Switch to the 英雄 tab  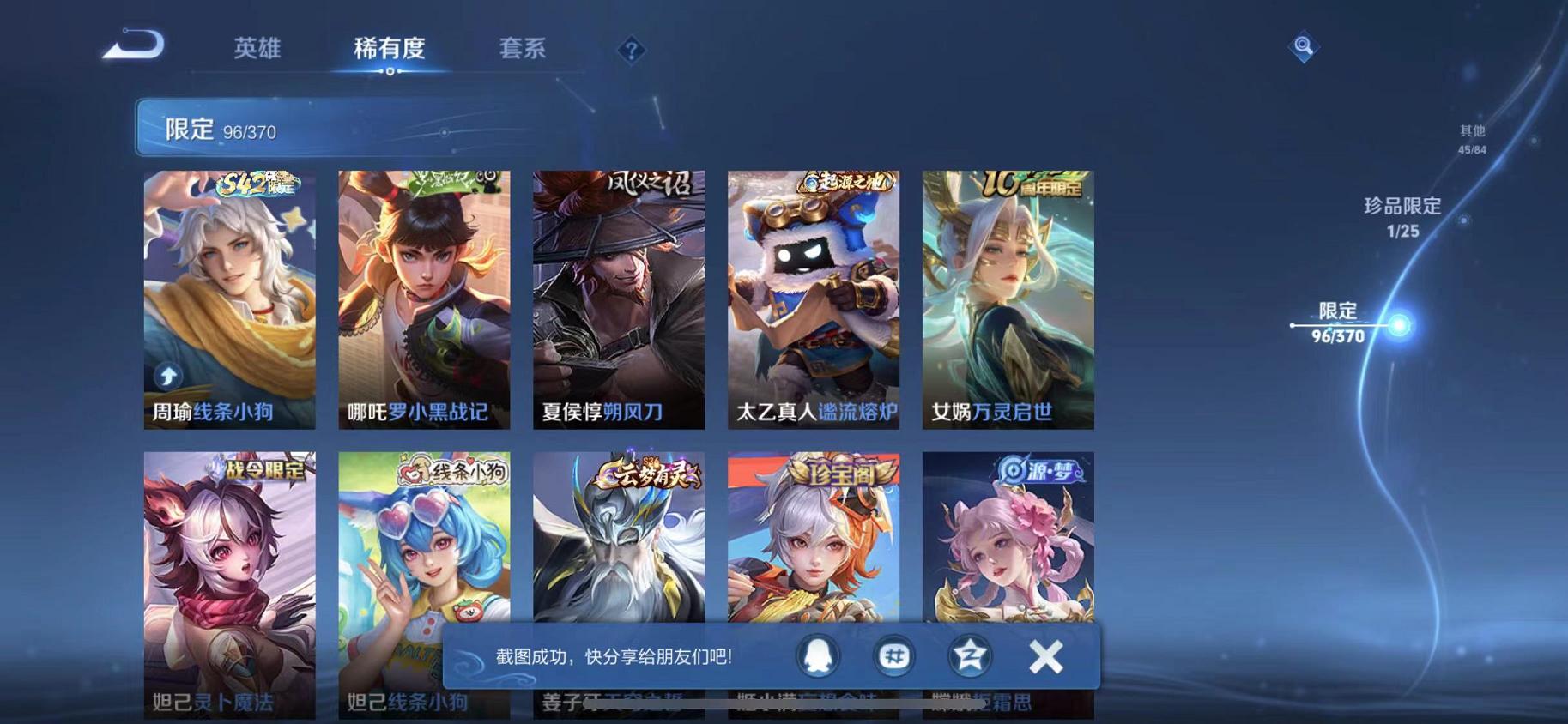[257, 49]
